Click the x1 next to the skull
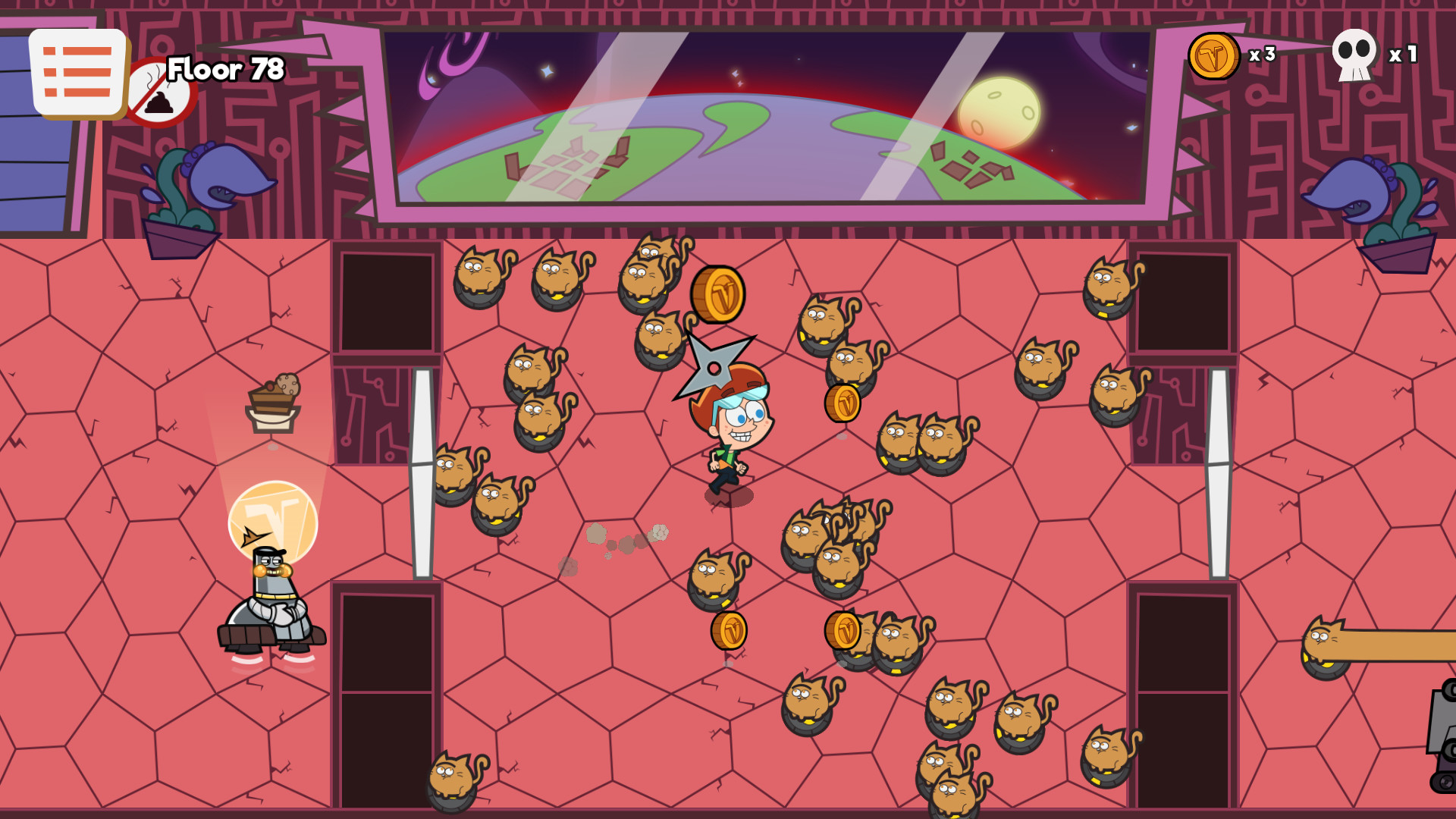 pyautogui.click(x=1401, y=55)
